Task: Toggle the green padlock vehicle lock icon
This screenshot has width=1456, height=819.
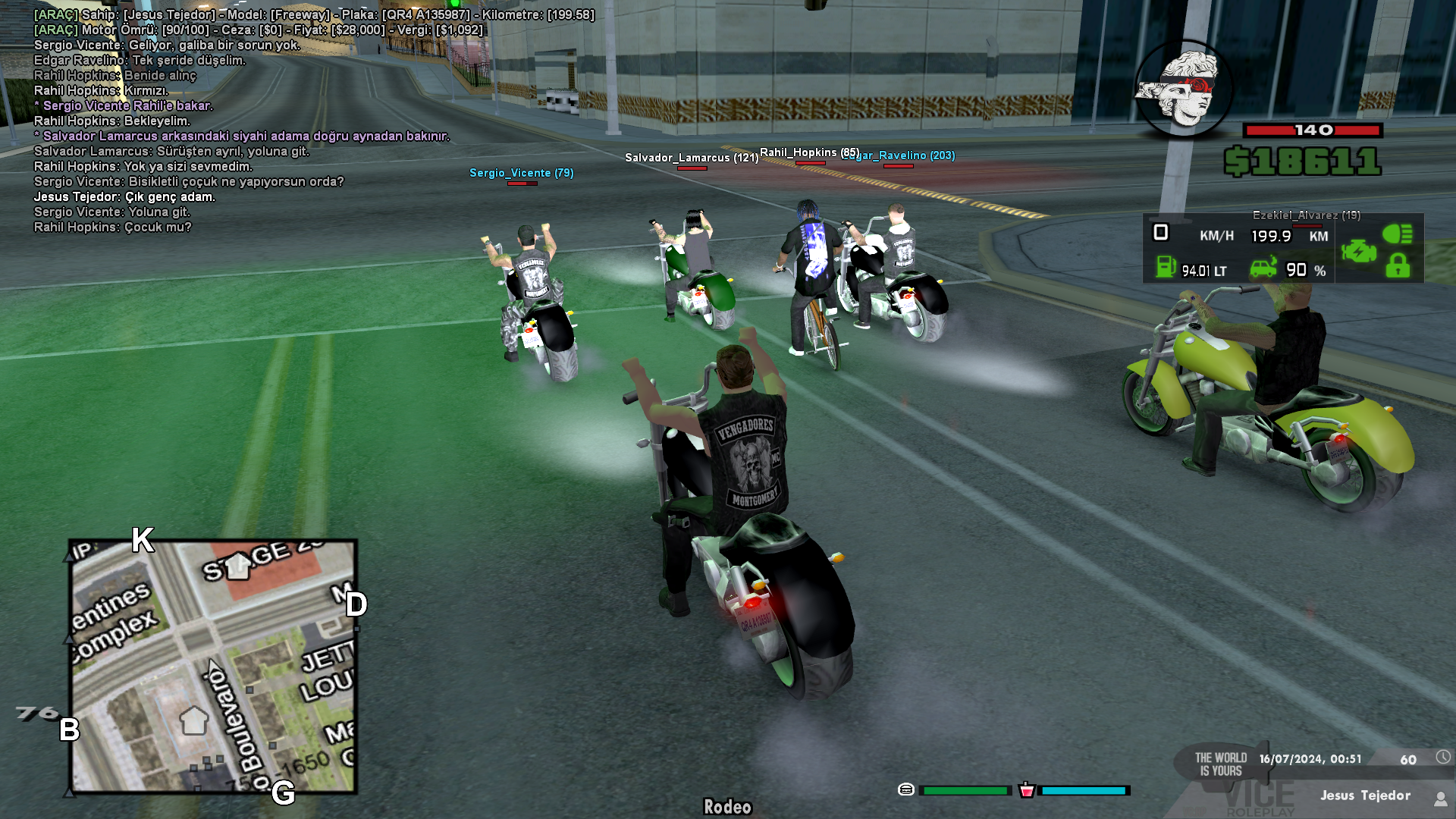Action: click(x=1398, y=266)
